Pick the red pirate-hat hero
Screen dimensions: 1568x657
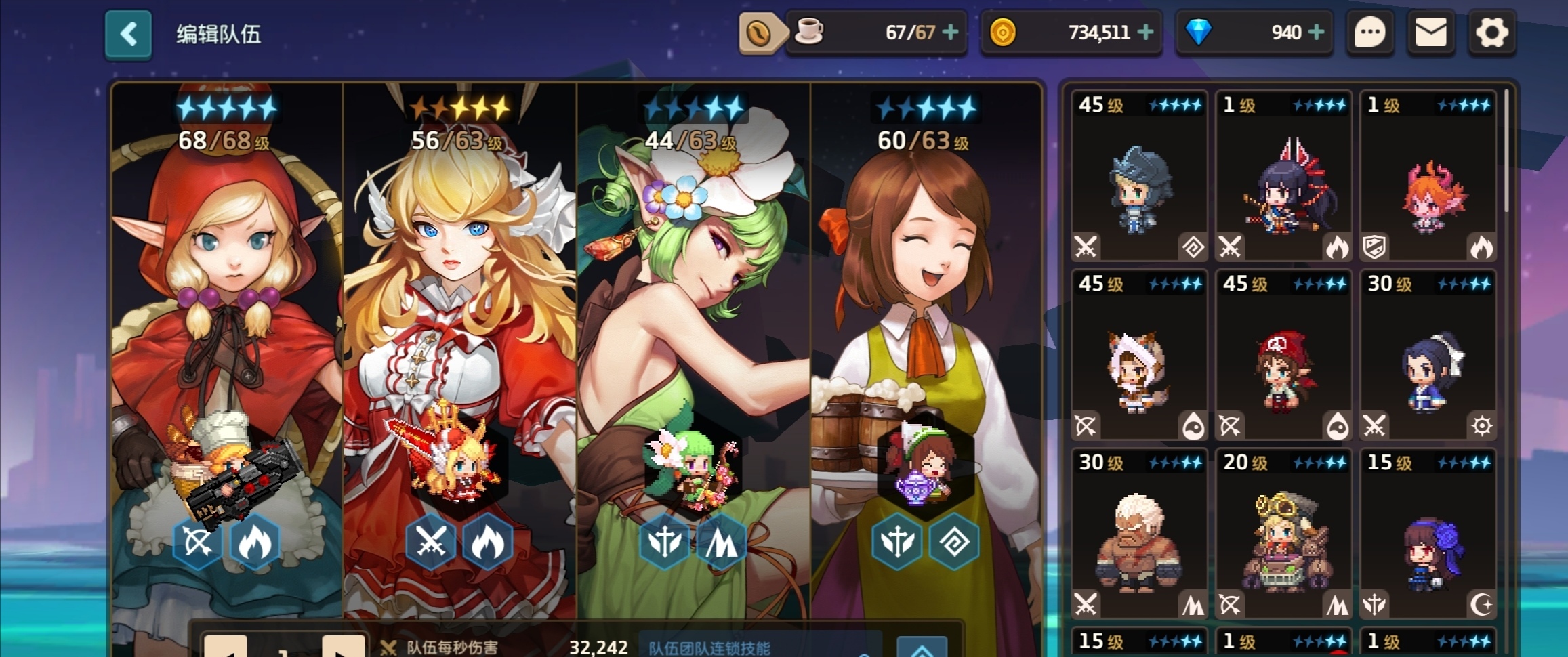[1283, 355]
